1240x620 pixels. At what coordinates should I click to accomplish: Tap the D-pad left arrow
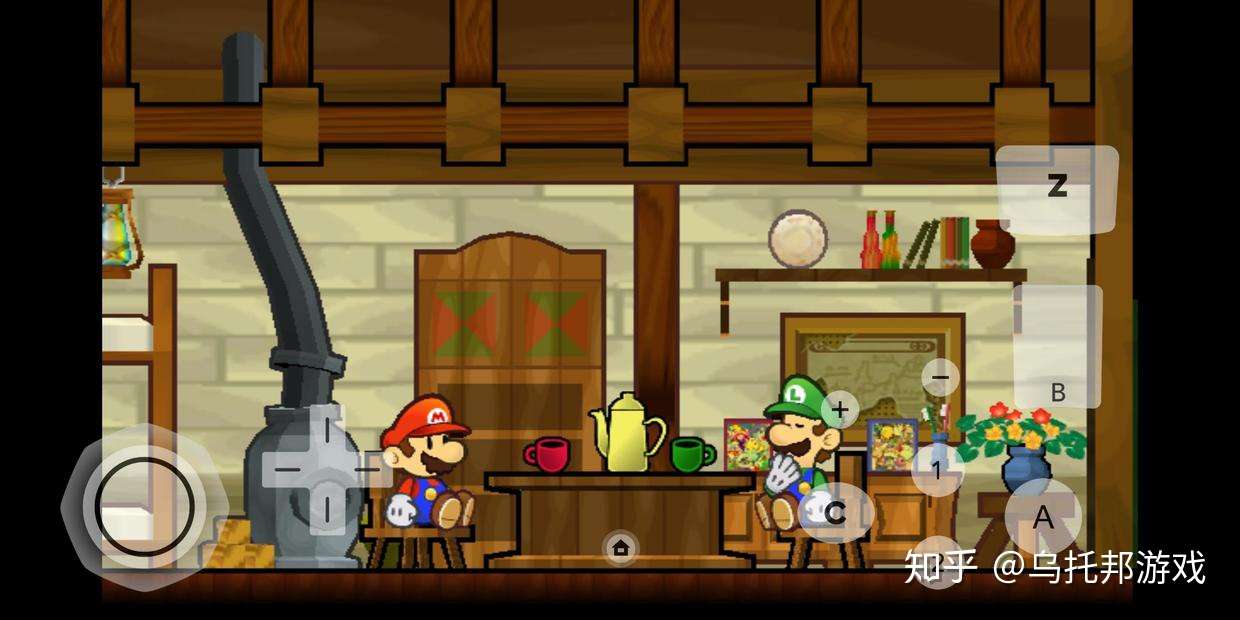pyautogui.click(x=287, y=468)
